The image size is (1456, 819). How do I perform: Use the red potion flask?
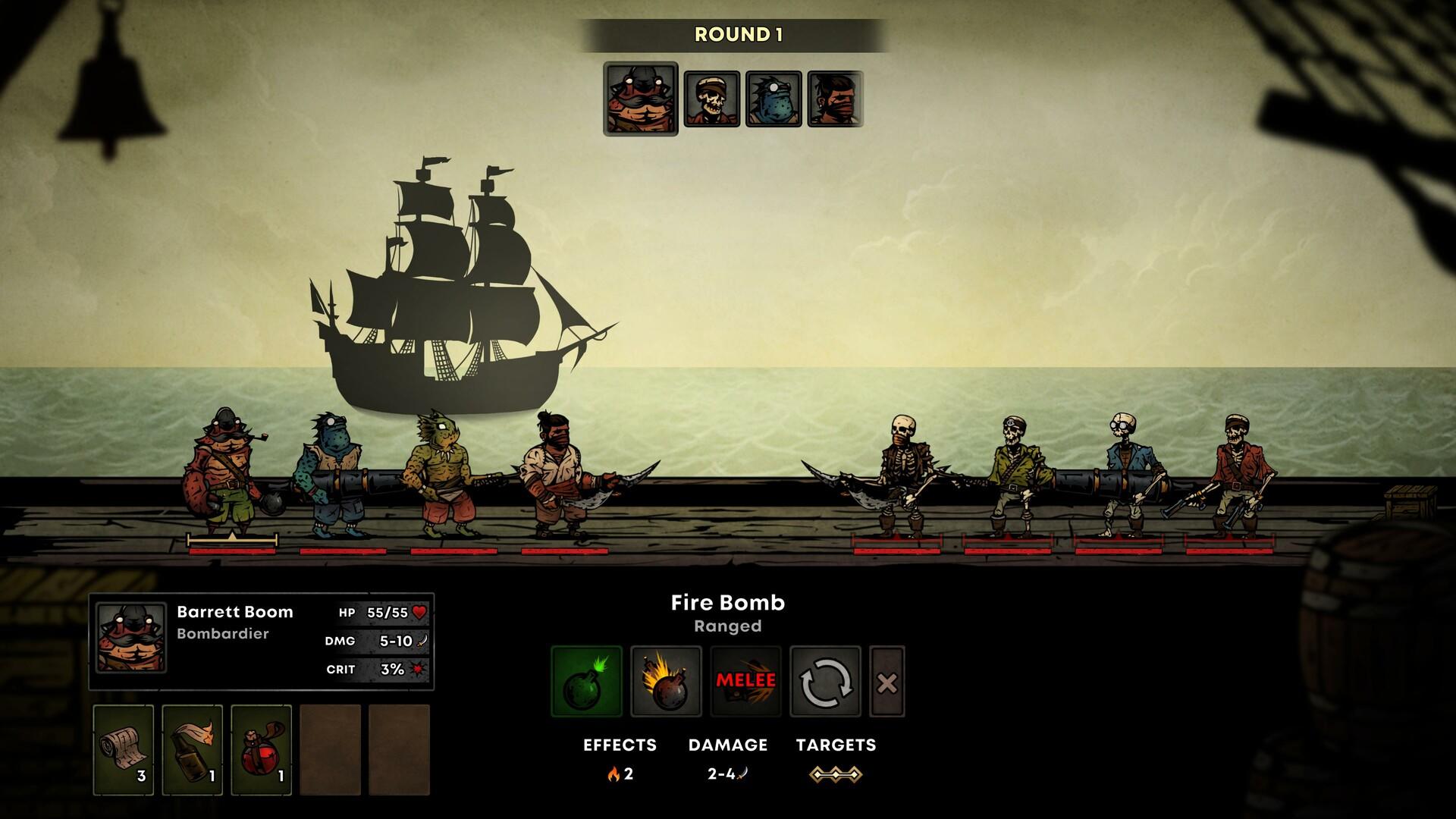coord(261,749)
